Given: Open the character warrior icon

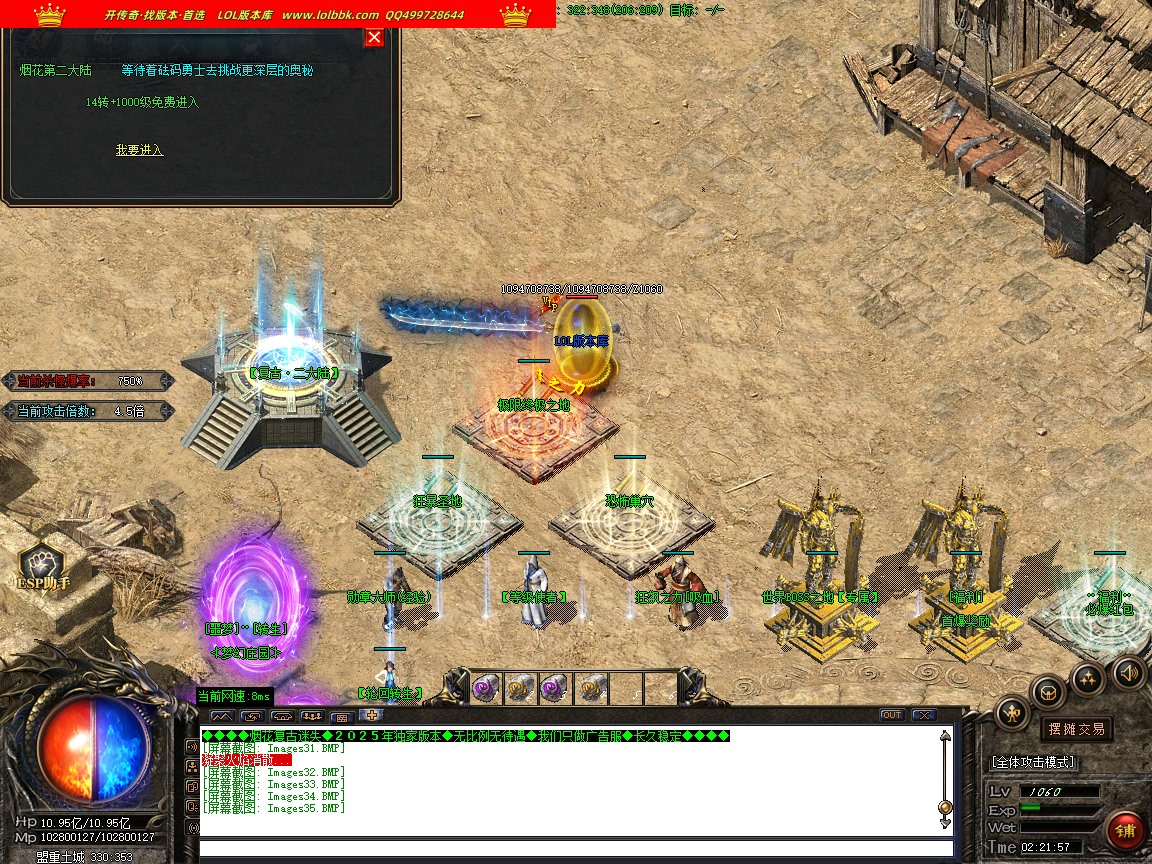Looking at the screenshot, I should coord(1013,713).
